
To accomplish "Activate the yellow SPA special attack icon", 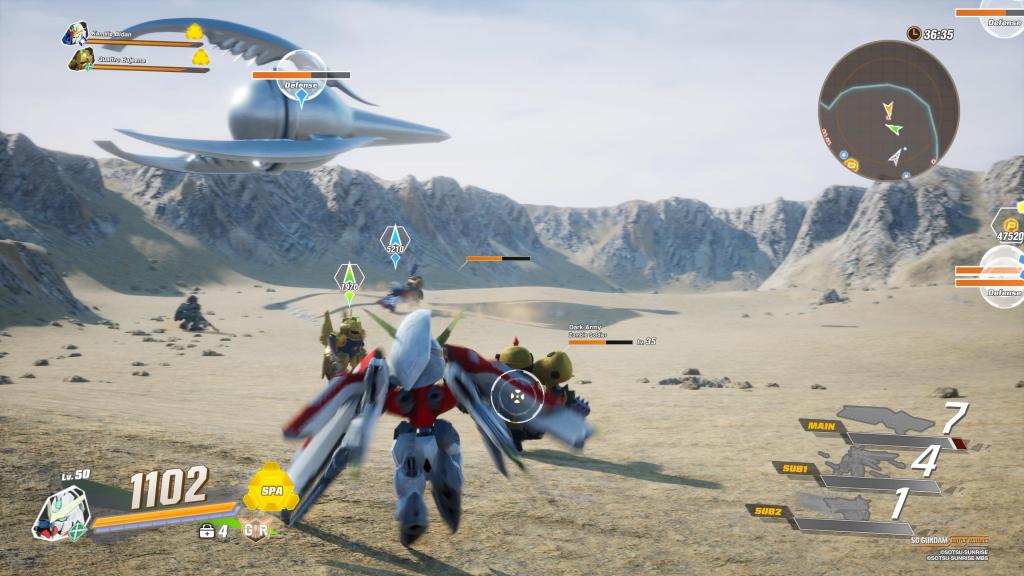I will pos(271,492).
